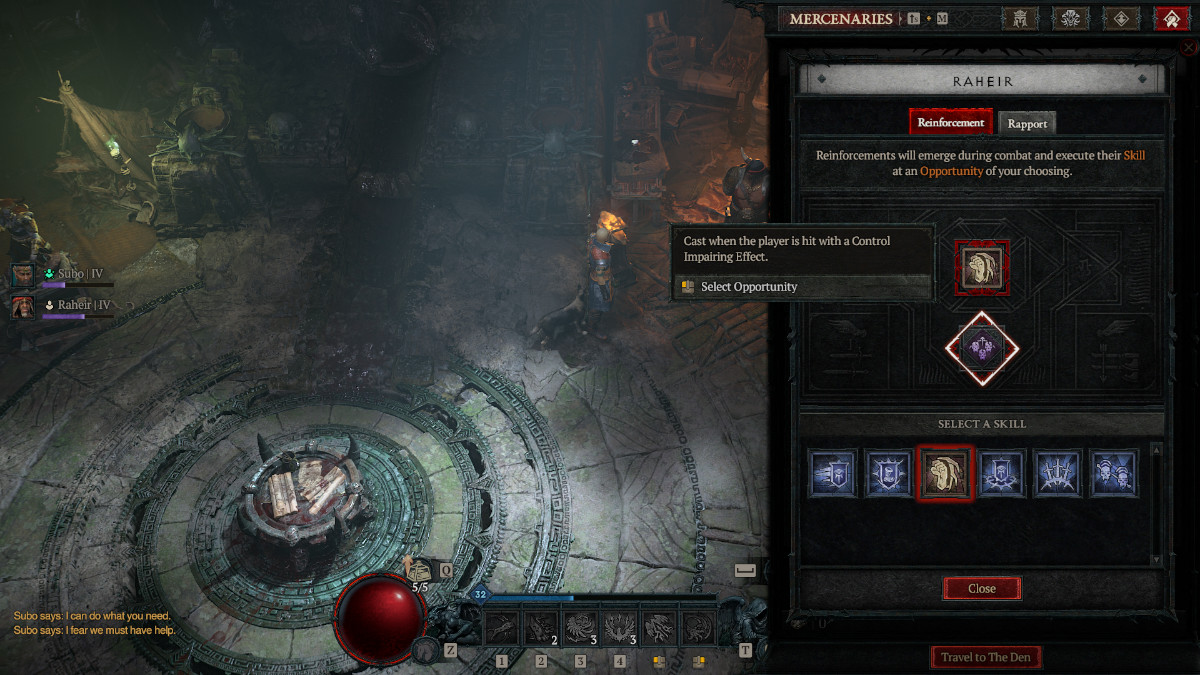Click the equipped fist skill slot

[x=981, y=268]
